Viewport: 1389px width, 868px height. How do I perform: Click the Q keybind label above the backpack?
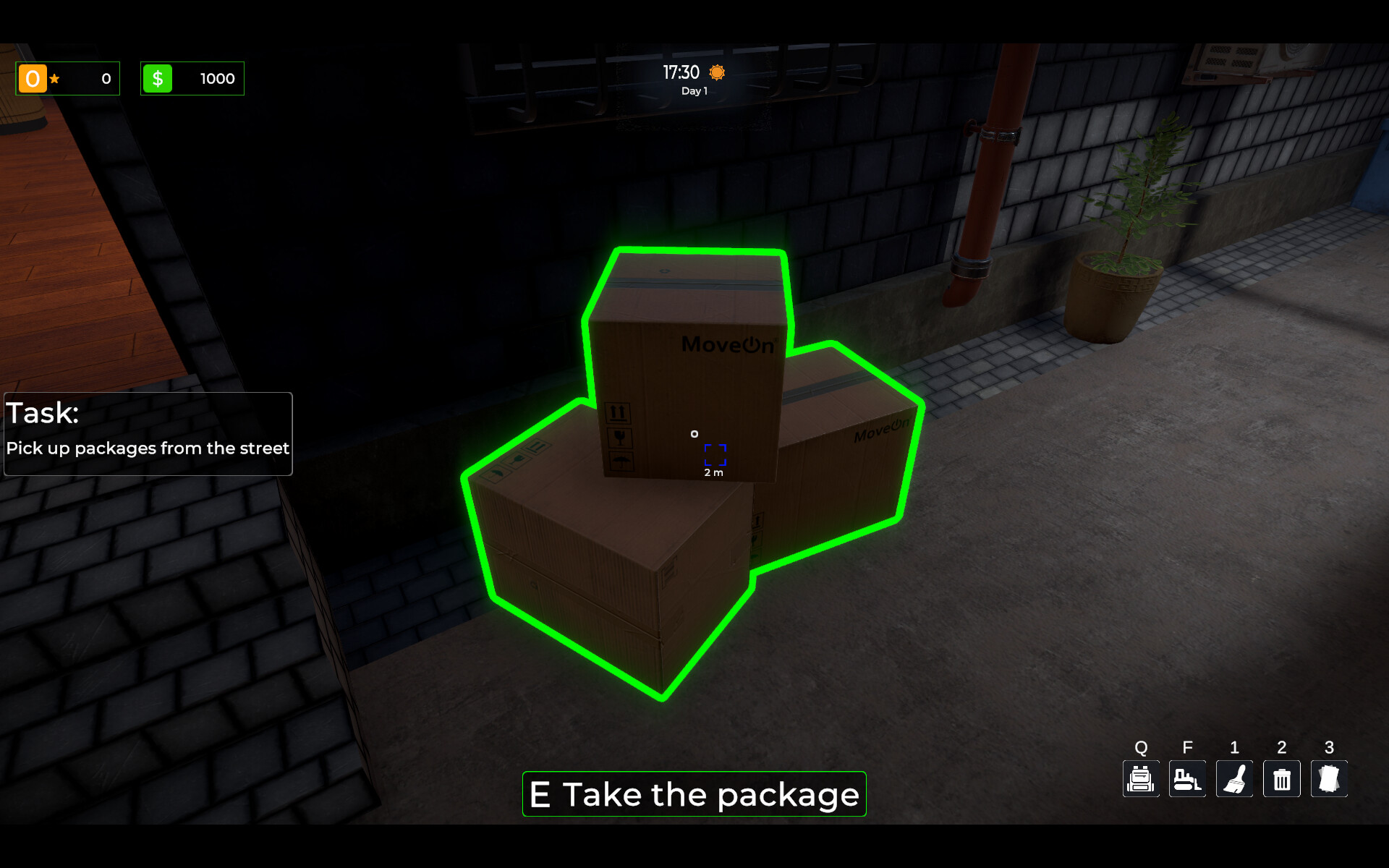click(x=1141, y=747)
